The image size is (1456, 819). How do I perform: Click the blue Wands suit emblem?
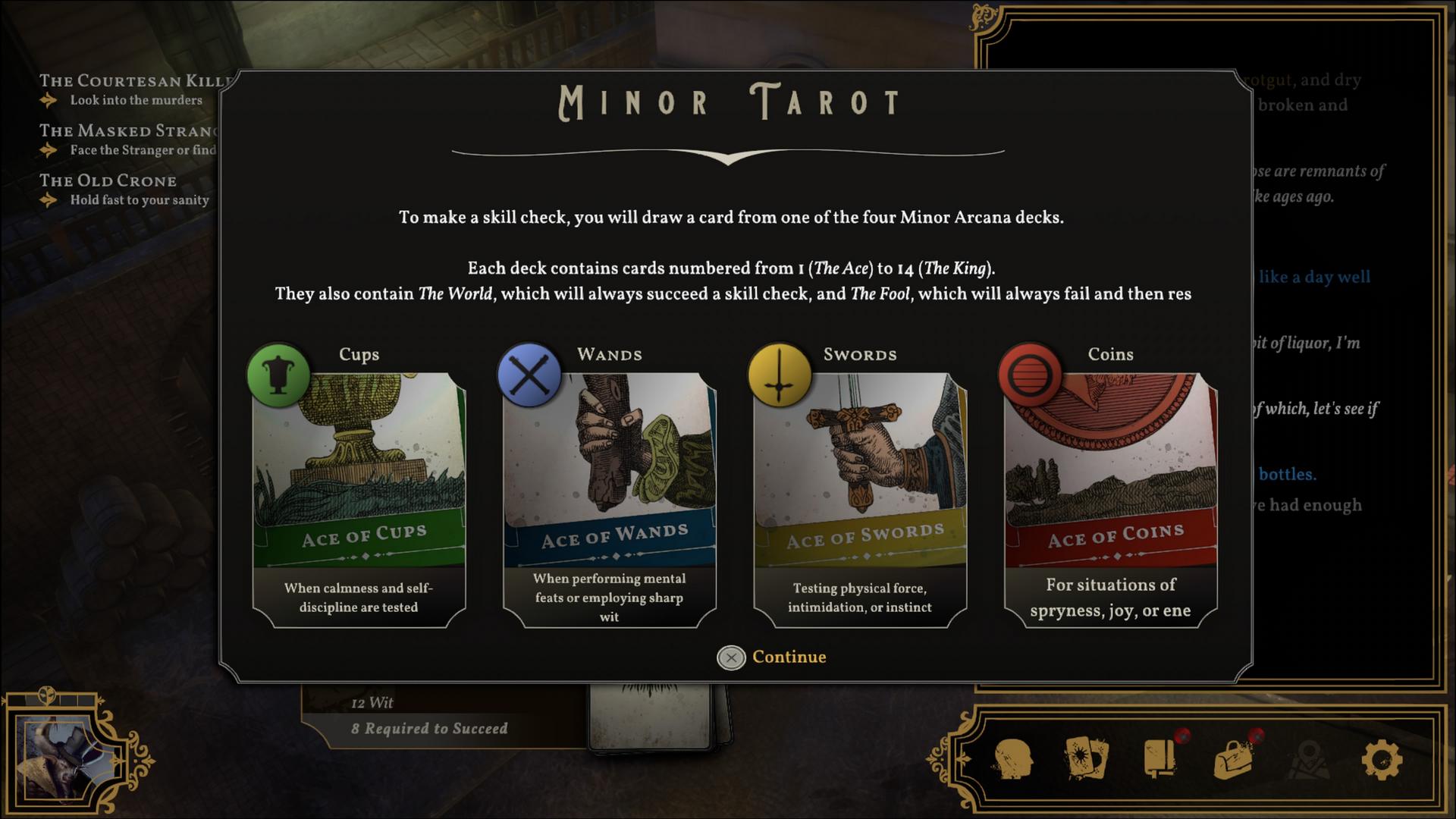point(529,375)
